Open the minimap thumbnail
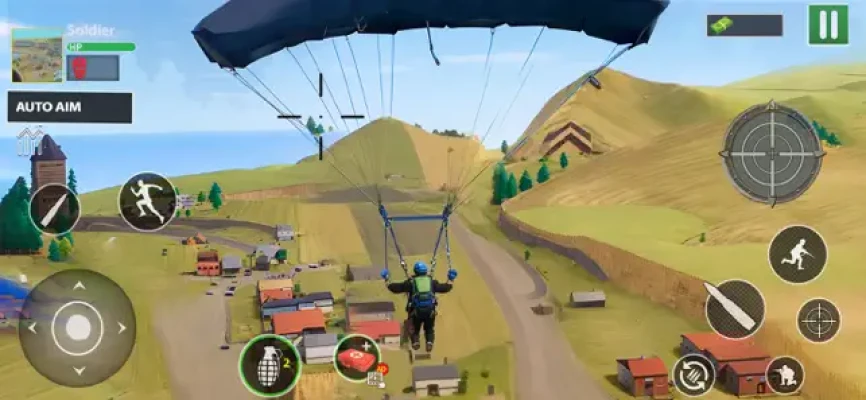 point(37,55)
